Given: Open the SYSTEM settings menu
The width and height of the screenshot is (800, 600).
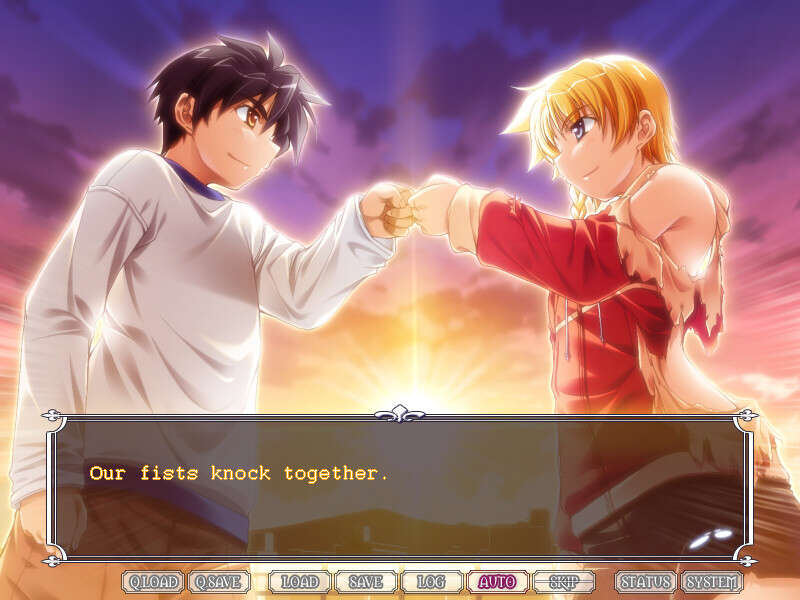Looking at the screenshot, I should click(712, 582).
